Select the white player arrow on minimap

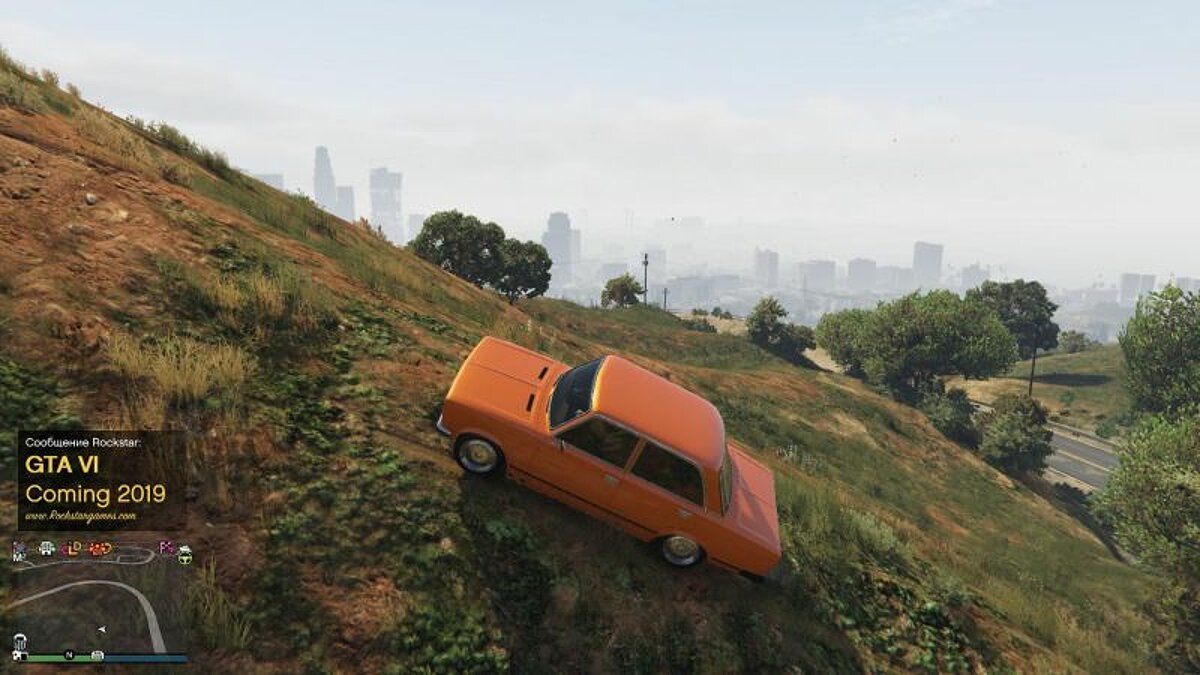(101, 629)
